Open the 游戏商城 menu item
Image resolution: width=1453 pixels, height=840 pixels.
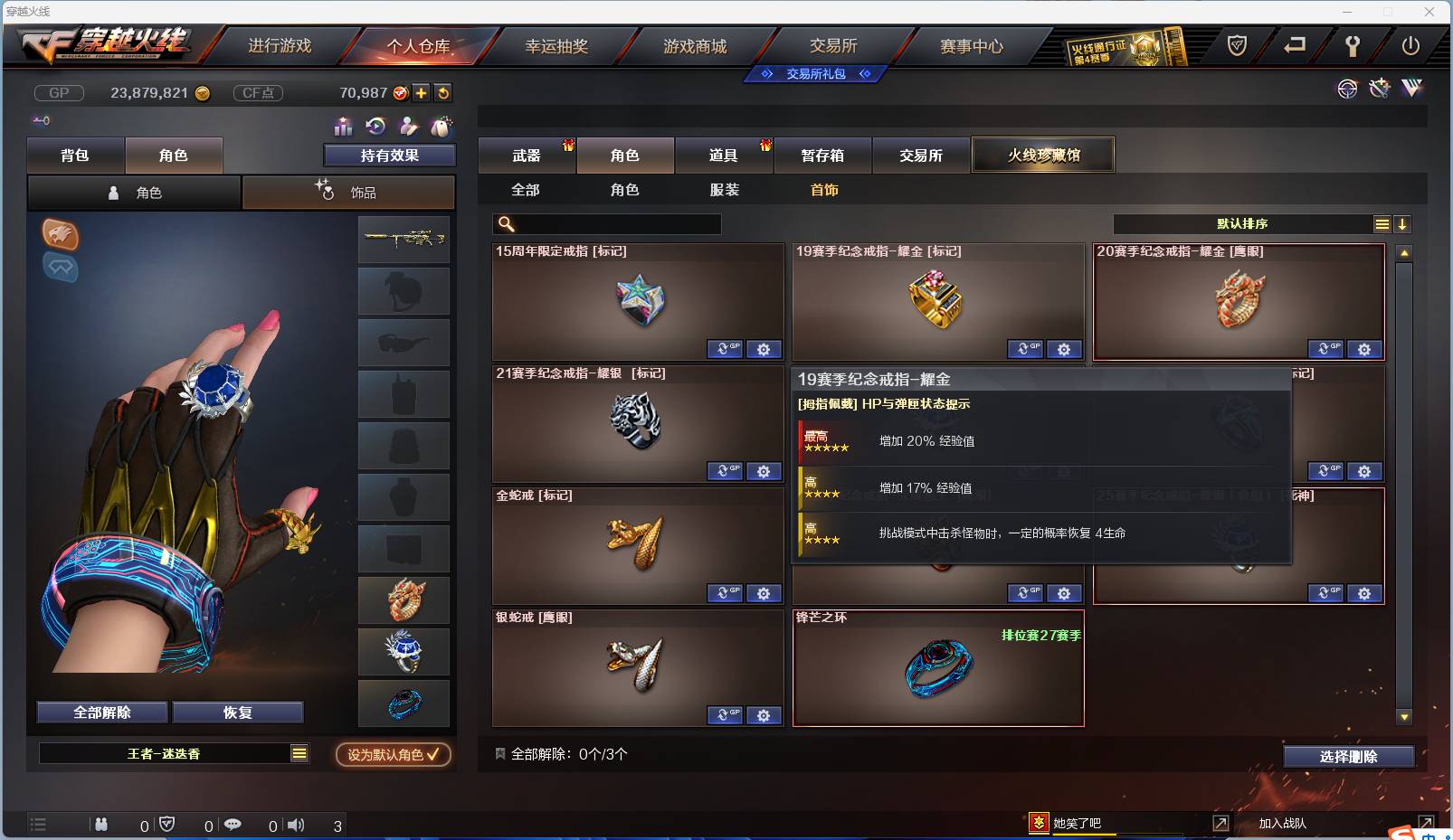click(x=697, y=44)
